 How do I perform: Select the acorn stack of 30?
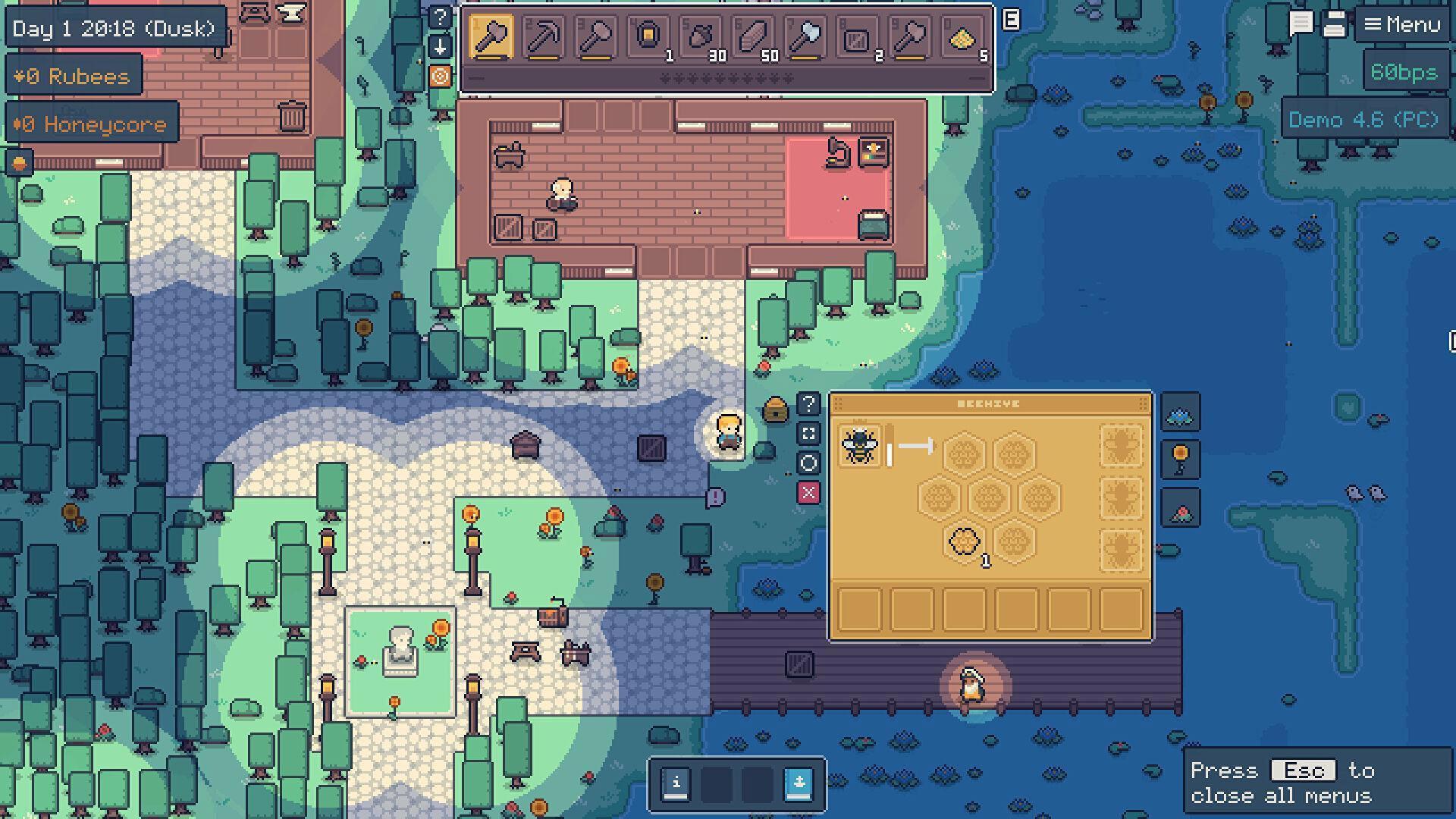[x=701, y=37]
